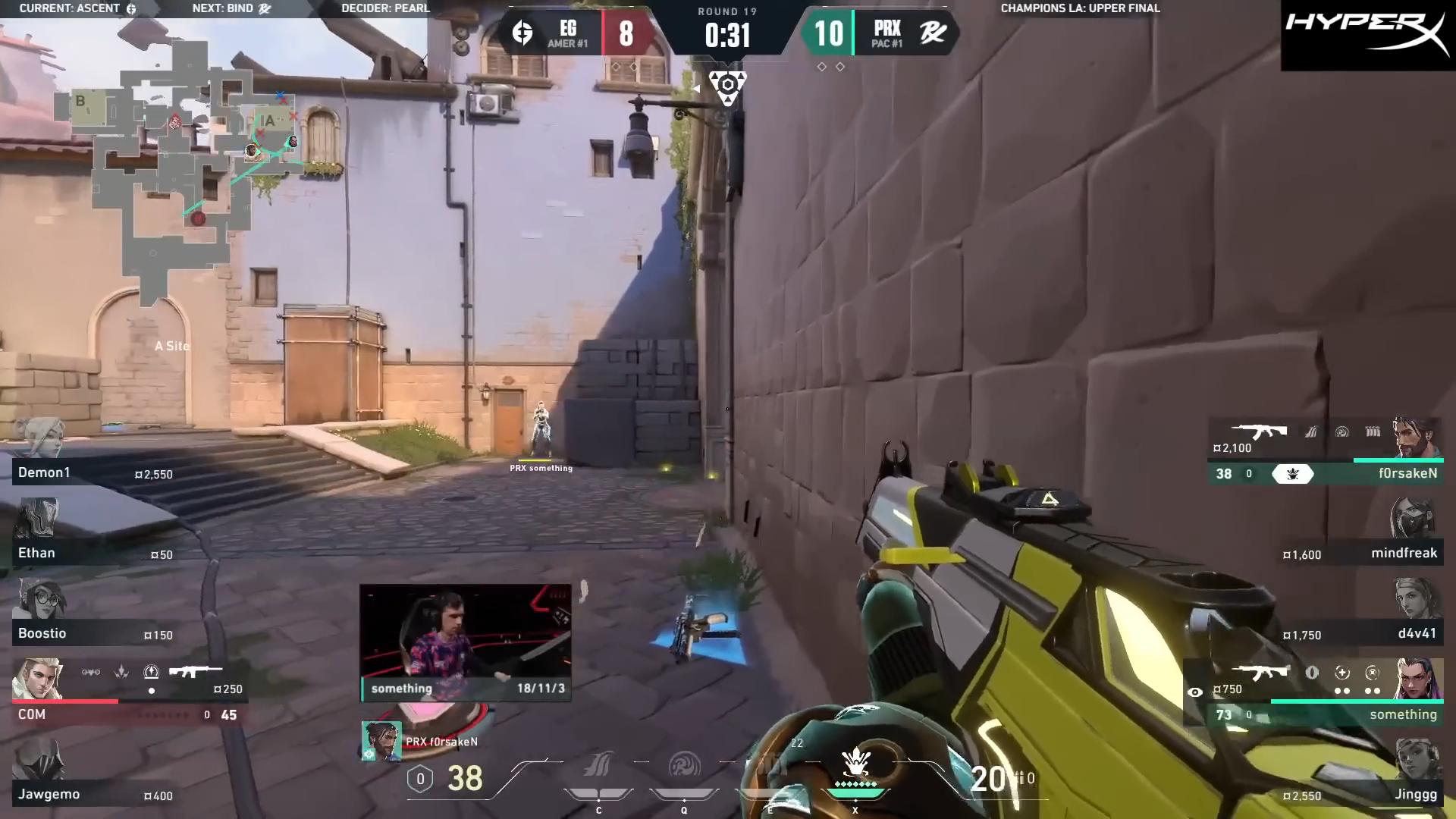This screenshot has width=1456, height=819.
Task: Activate the ultimate ability icon
Action: [x=855, y=766]
